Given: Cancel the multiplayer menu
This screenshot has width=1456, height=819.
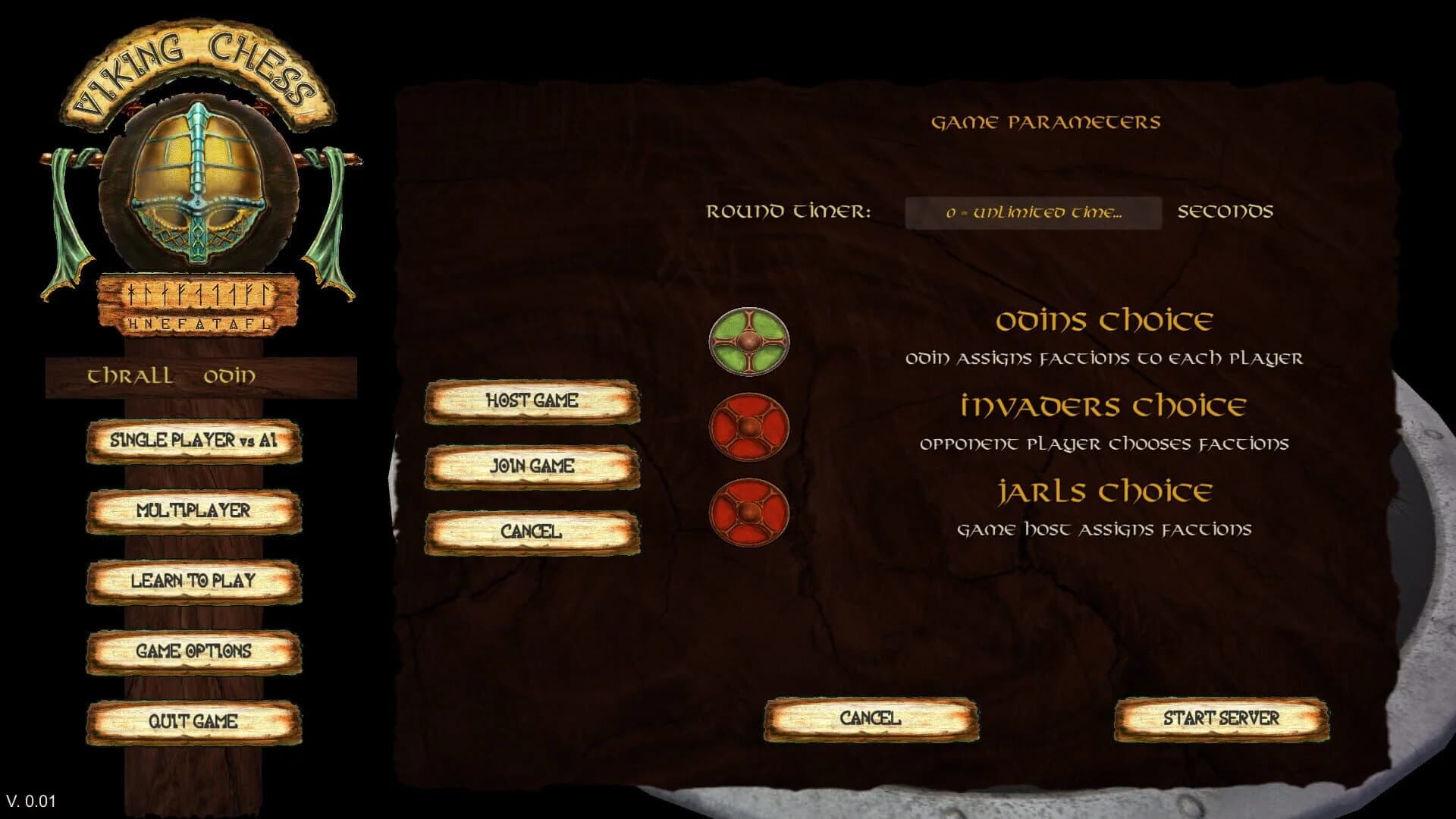Looking at the screenshot, I should tap(533, 532).
